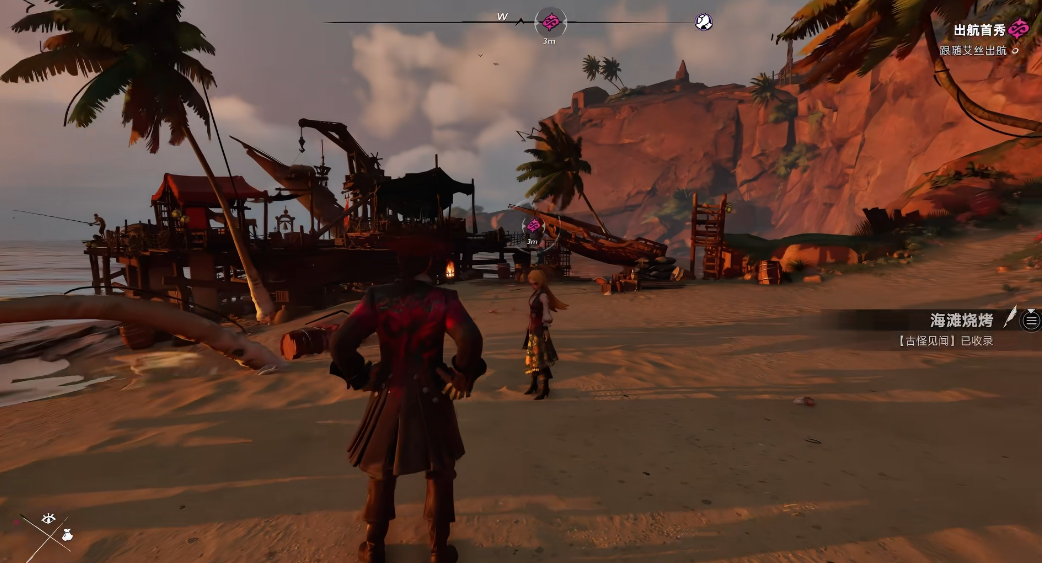
Task: Select the round white icon on the compass bar
Action: click(704, 21)
